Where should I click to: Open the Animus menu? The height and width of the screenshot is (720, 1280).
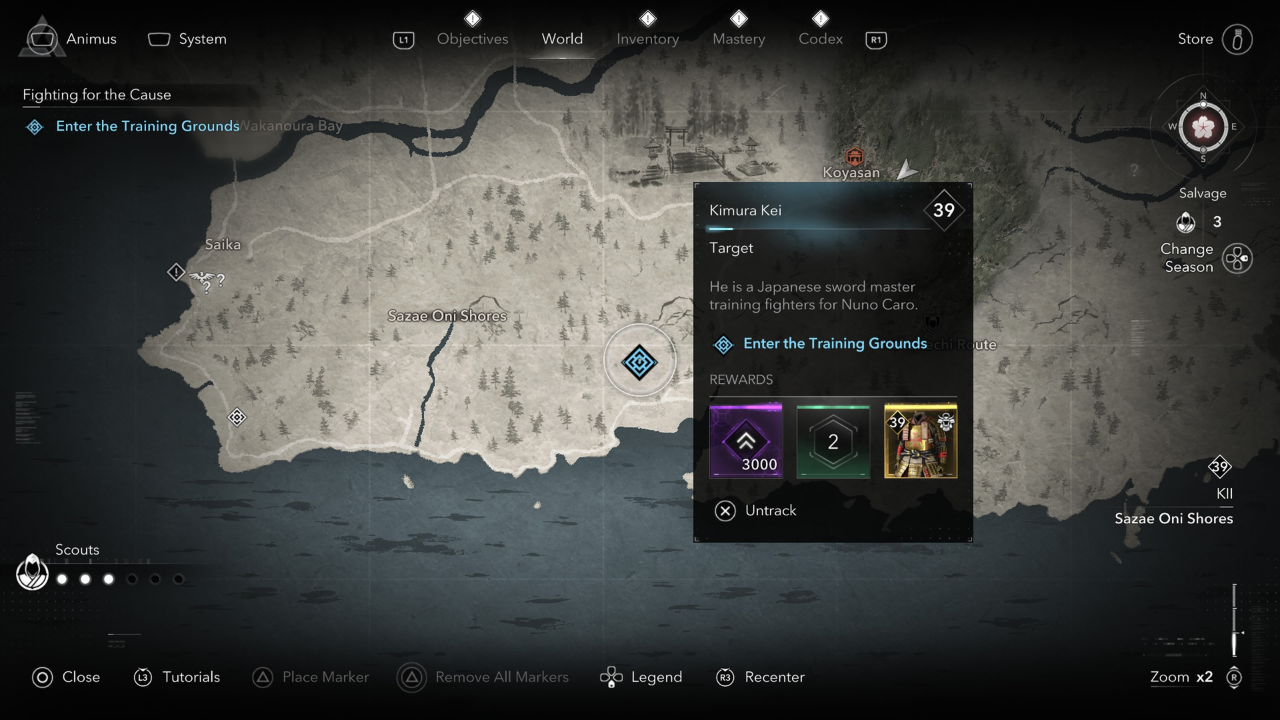pos(71,39)
